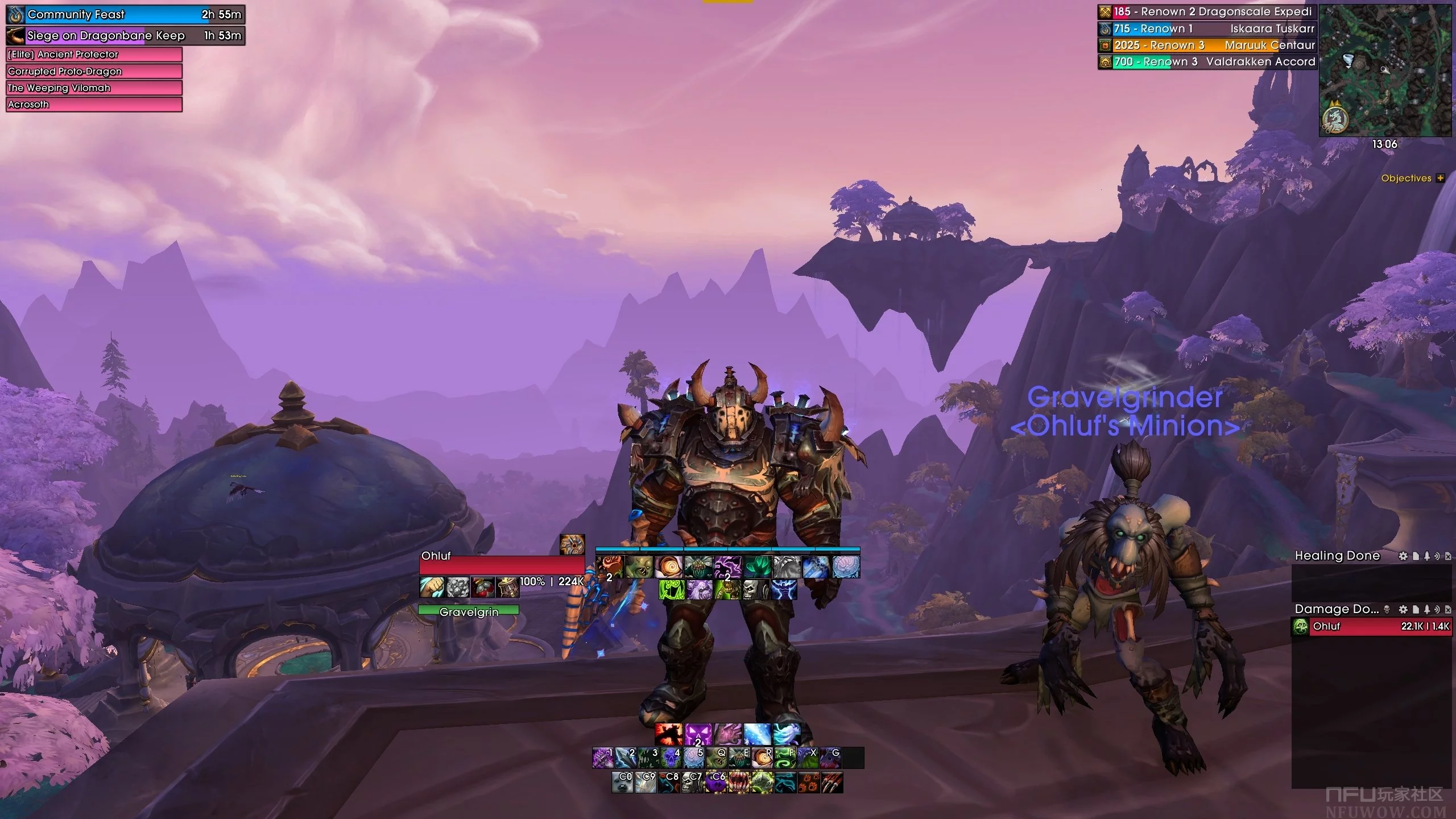The image size is (1456, 819).
Task: Click the Siege on Dragonbane Keep timer
Action: tap(126, 35)
